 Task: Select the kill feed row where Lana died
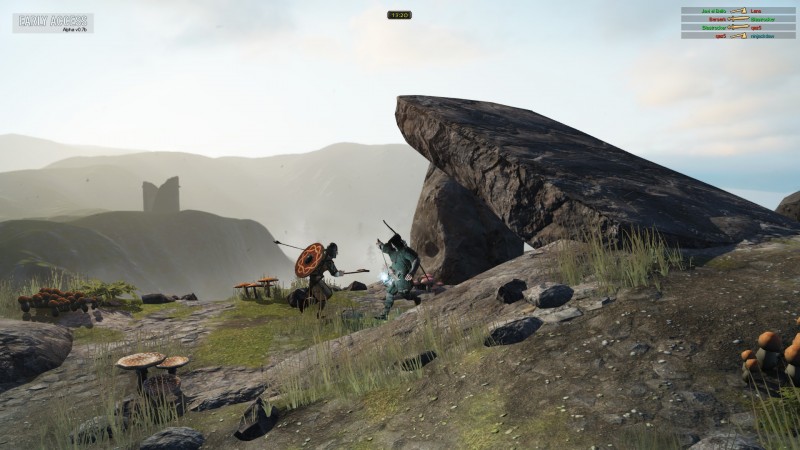click(x=738, y=11)
